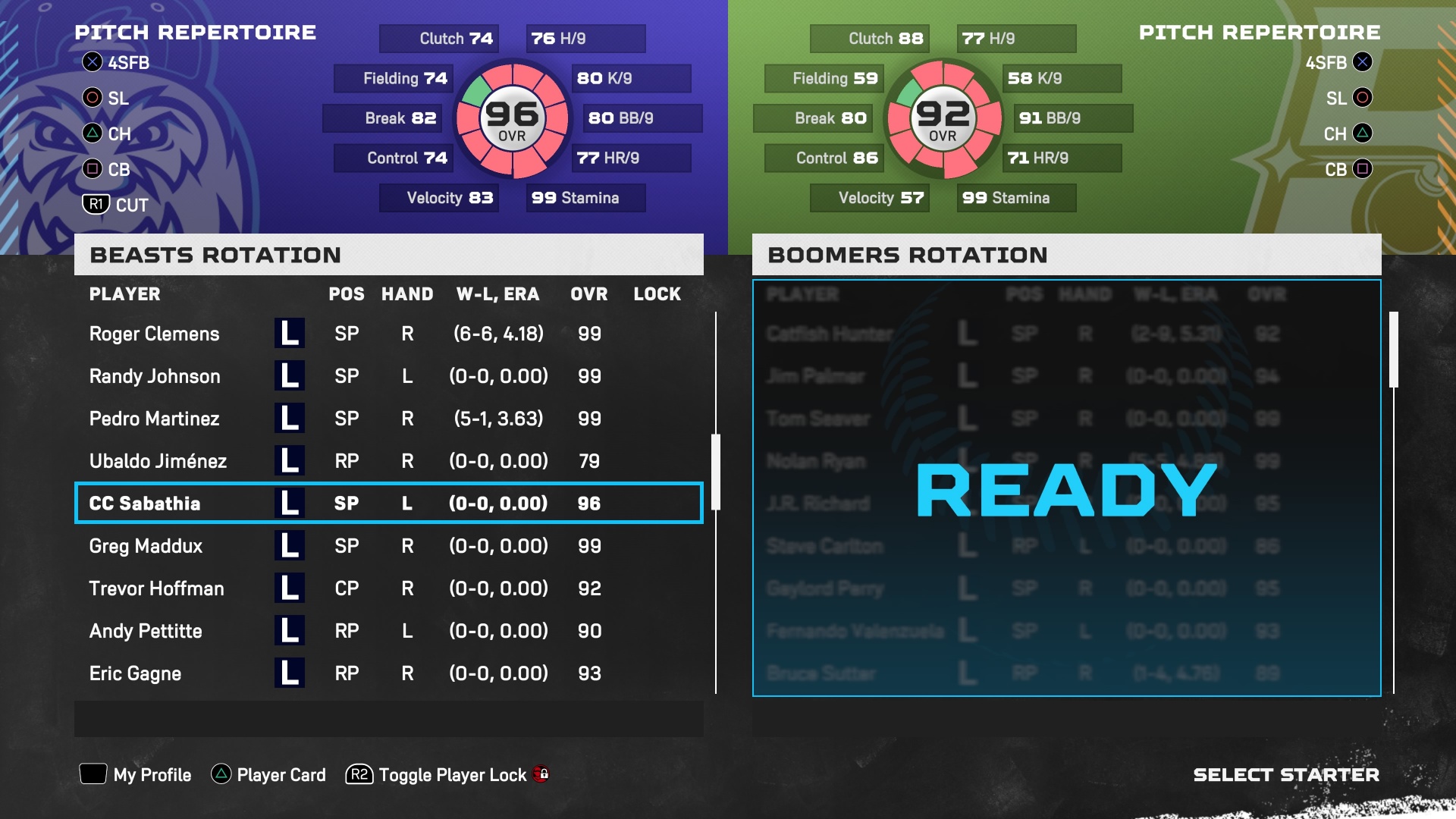
Task: Choose highlighted starter CC Sabathia
Action: [388, 504]
